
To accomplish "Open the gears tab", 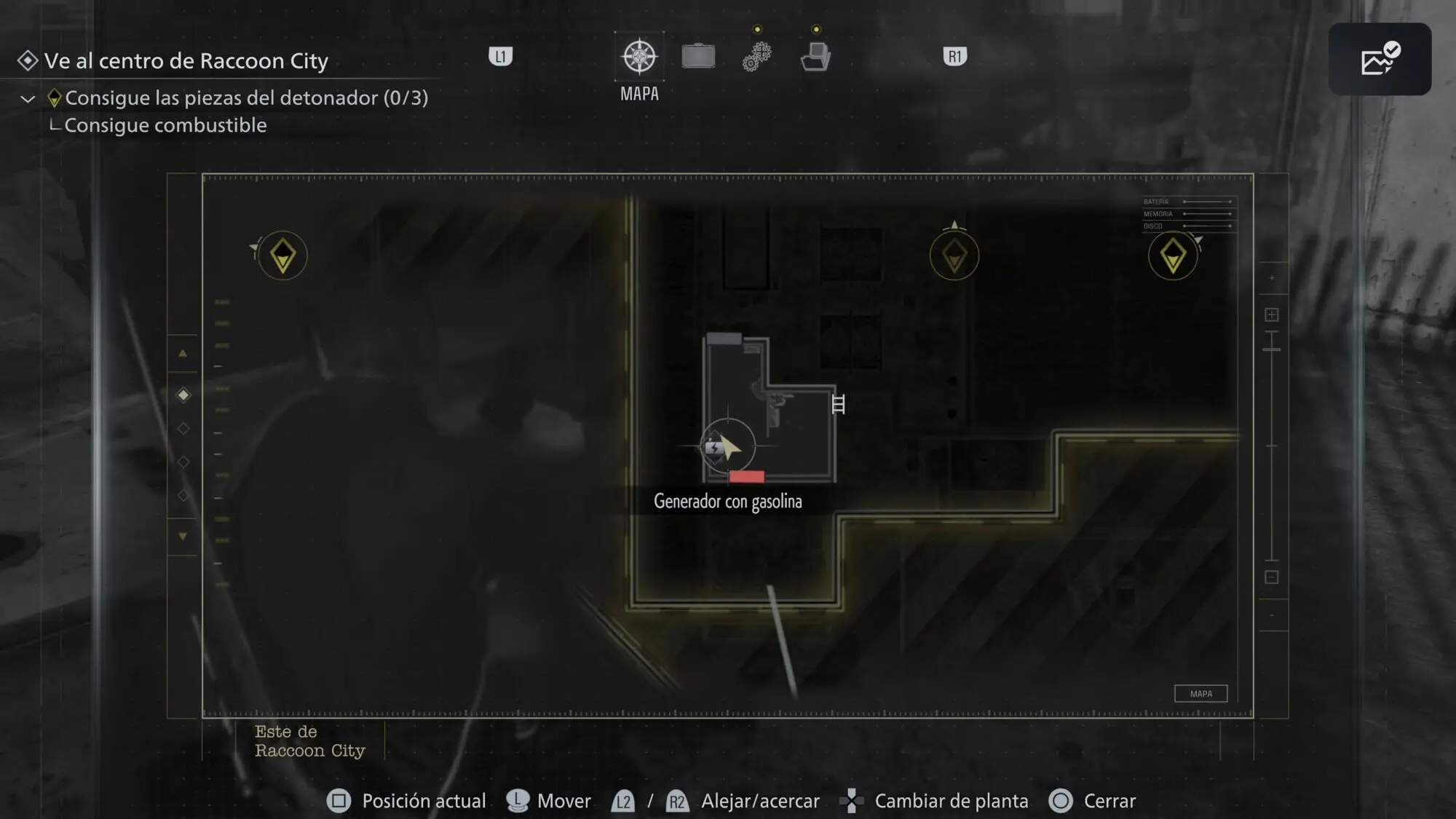I will click(757, 56).
